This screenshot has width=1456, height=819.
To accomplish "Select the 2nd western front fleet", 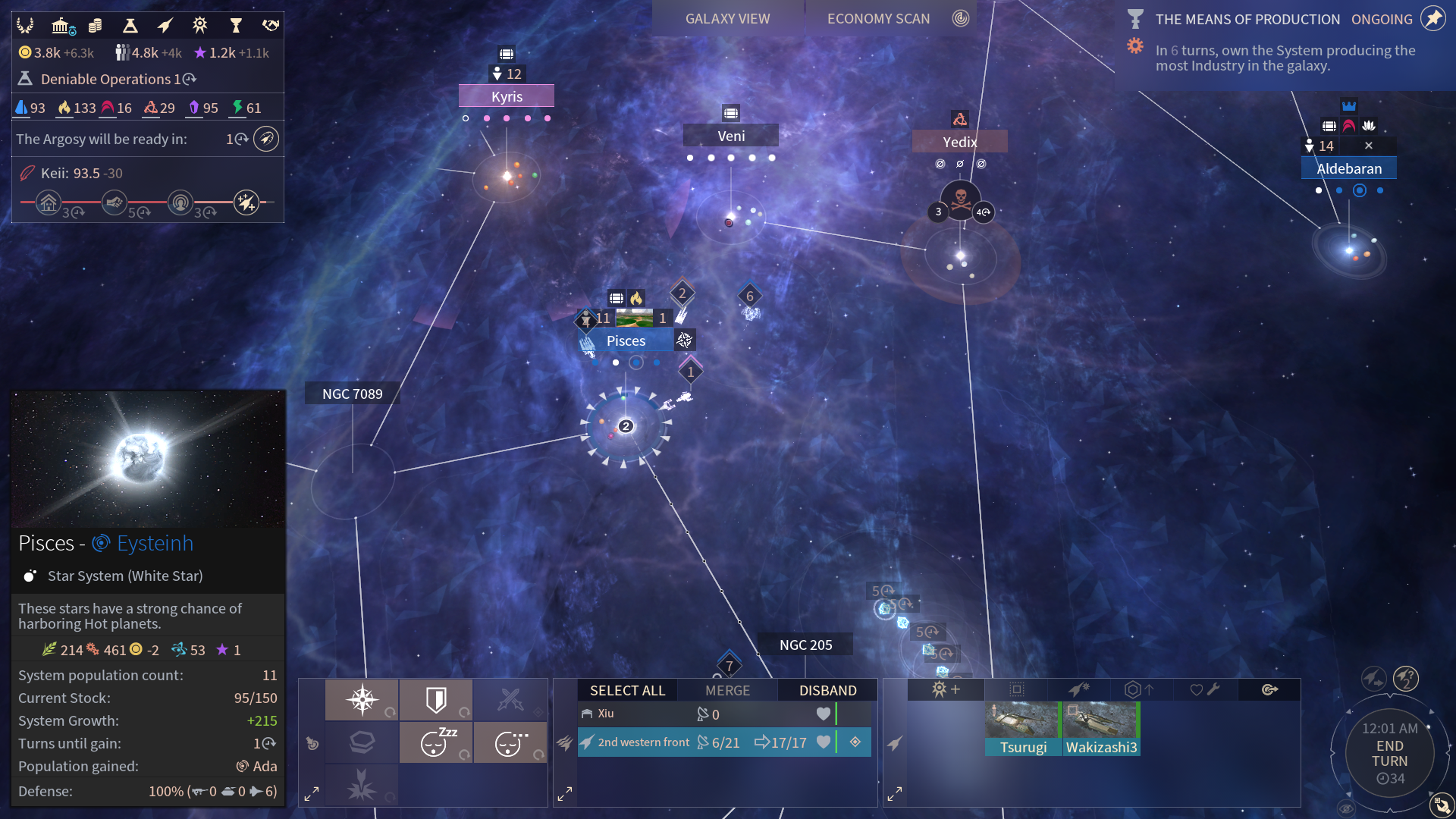I will (x=705, y=742).
